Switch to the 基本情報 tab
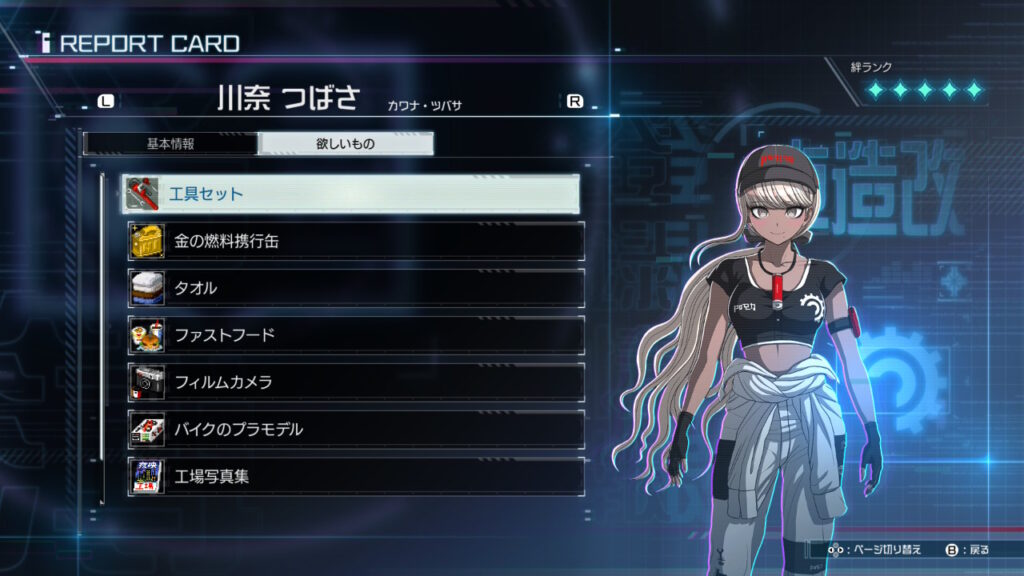Image resolution: width=1024 pixels, height=576 pixels. coord(170,144)
